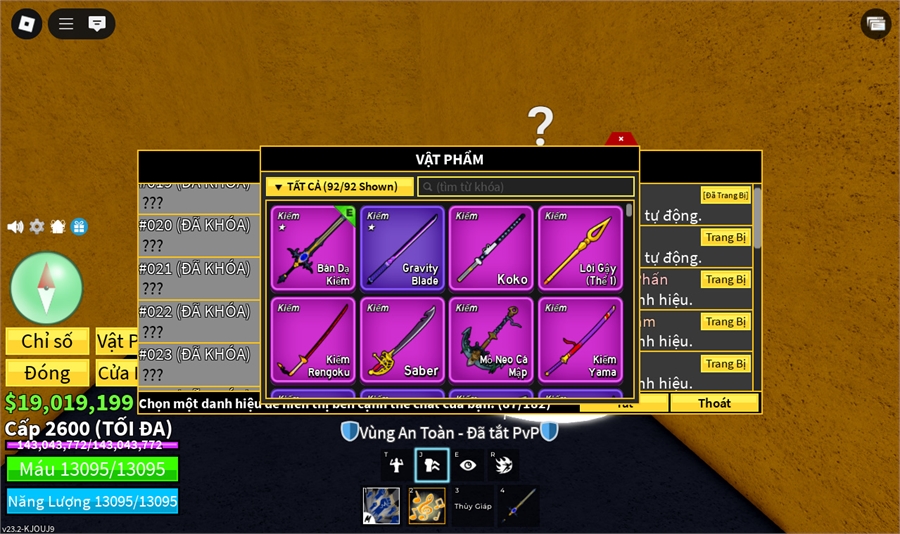
Task: Open the Roblox menu logo button
Action: 26,24
